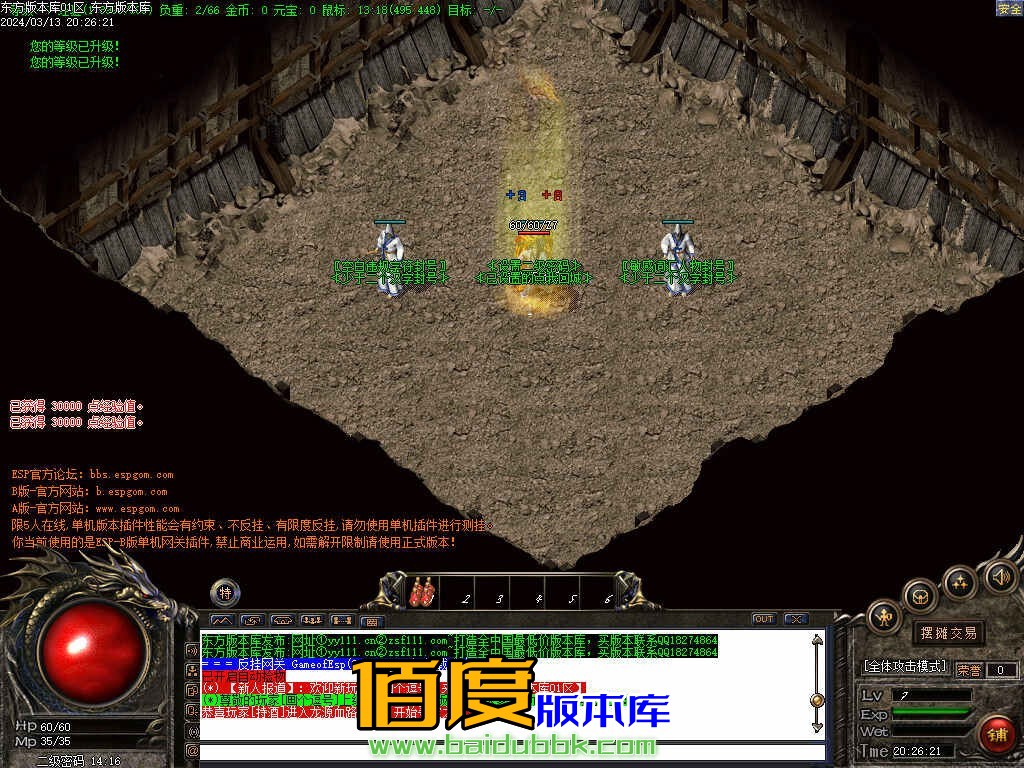Focus the chat input field
1024x768 pixels.
[500, 751]
